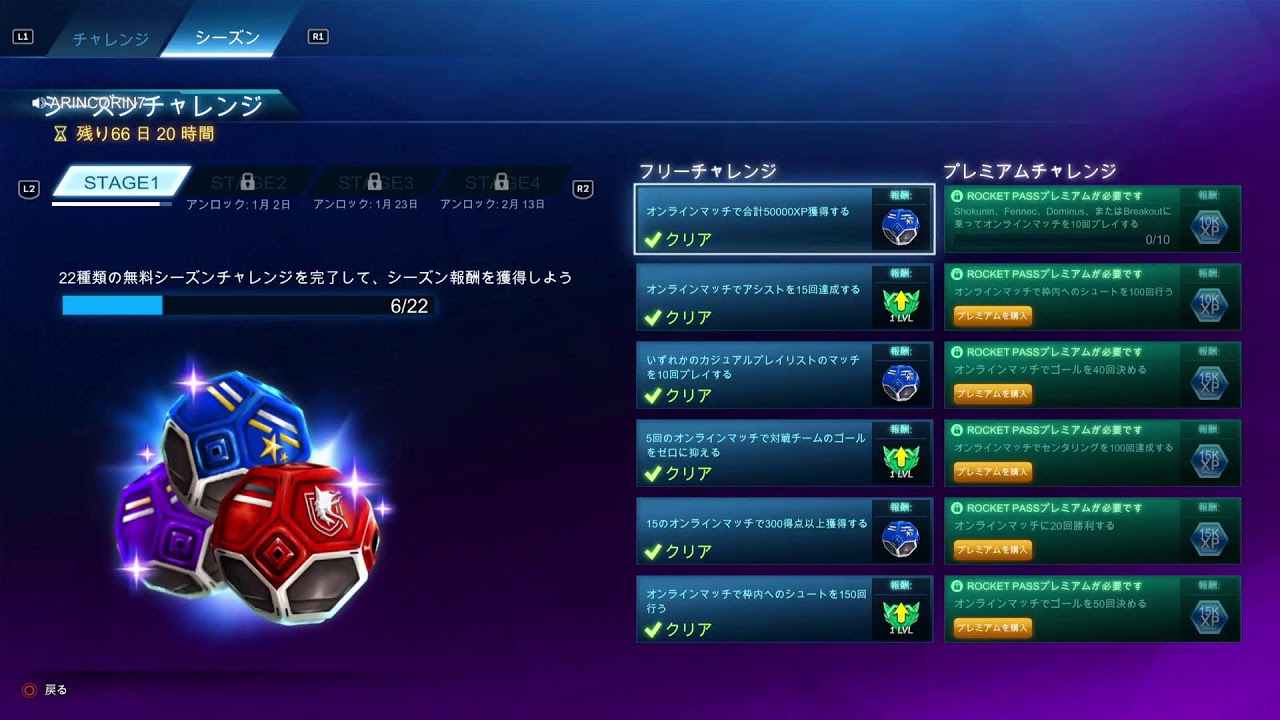The image size is (1280, 720).
Task: Switch to the チャレンジ tab
Action: [x=110, y=39]
